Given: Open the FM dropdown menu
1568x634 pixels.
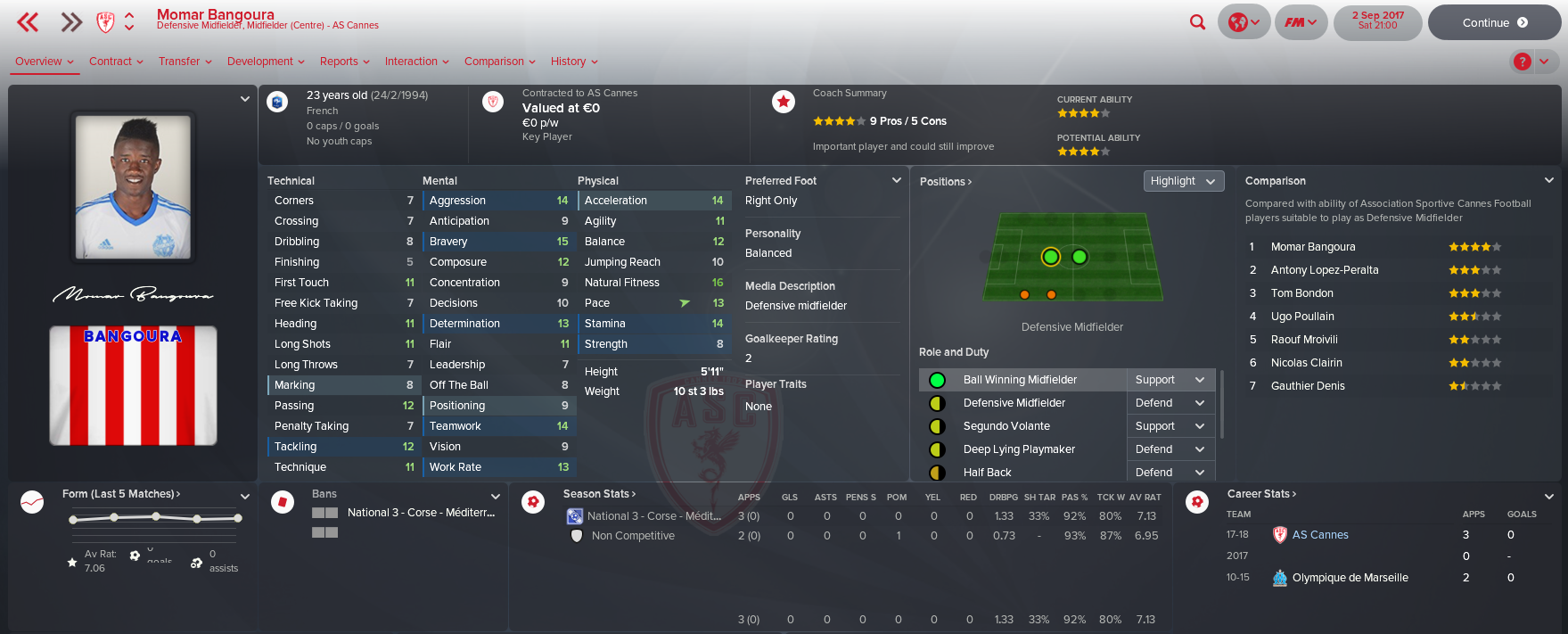Looking at the screenshot, I should (1301, 22).
